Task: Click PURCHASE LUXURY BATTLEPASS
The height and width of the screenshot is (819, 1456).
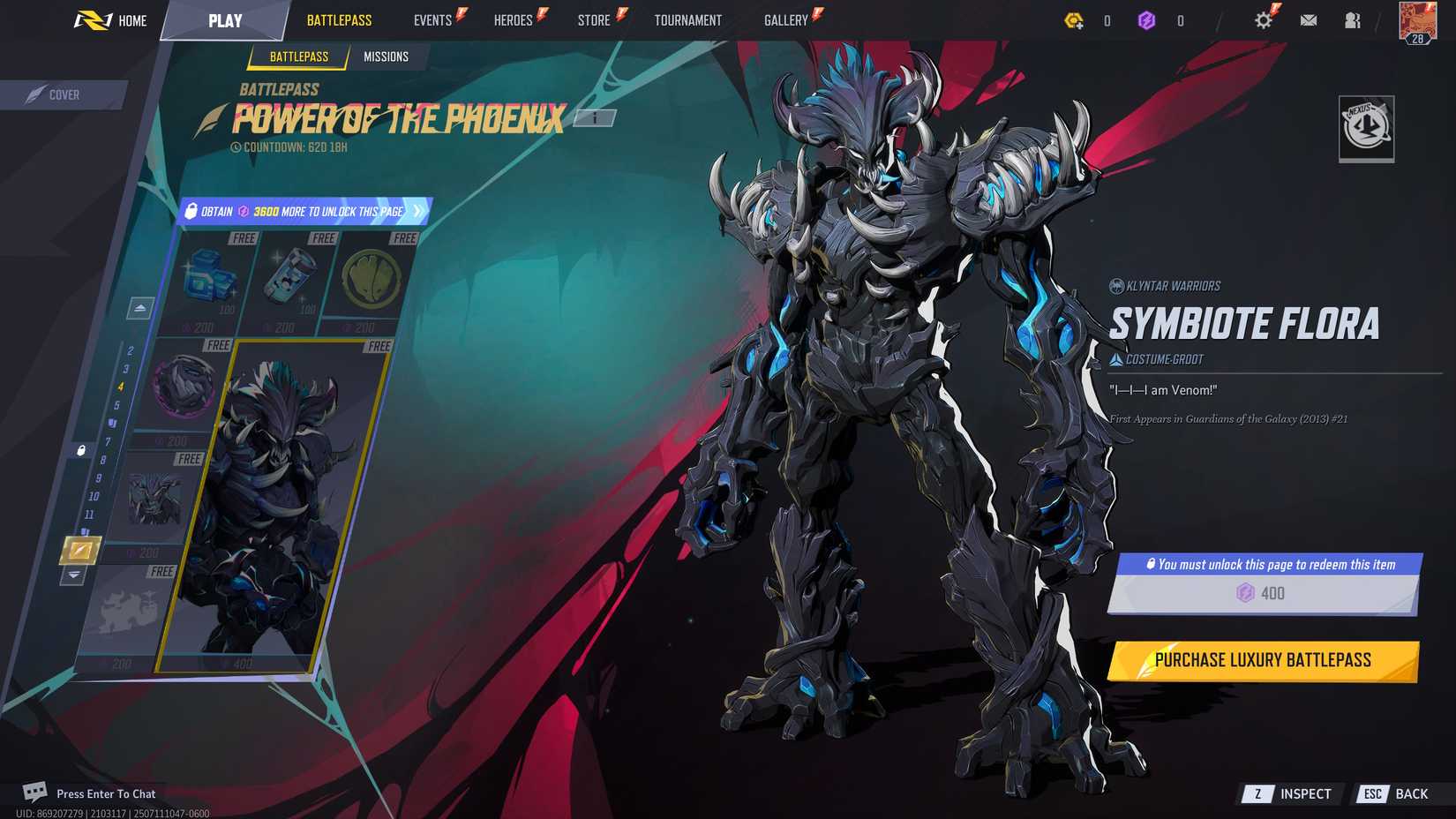Action: [x=1263, y=659]
